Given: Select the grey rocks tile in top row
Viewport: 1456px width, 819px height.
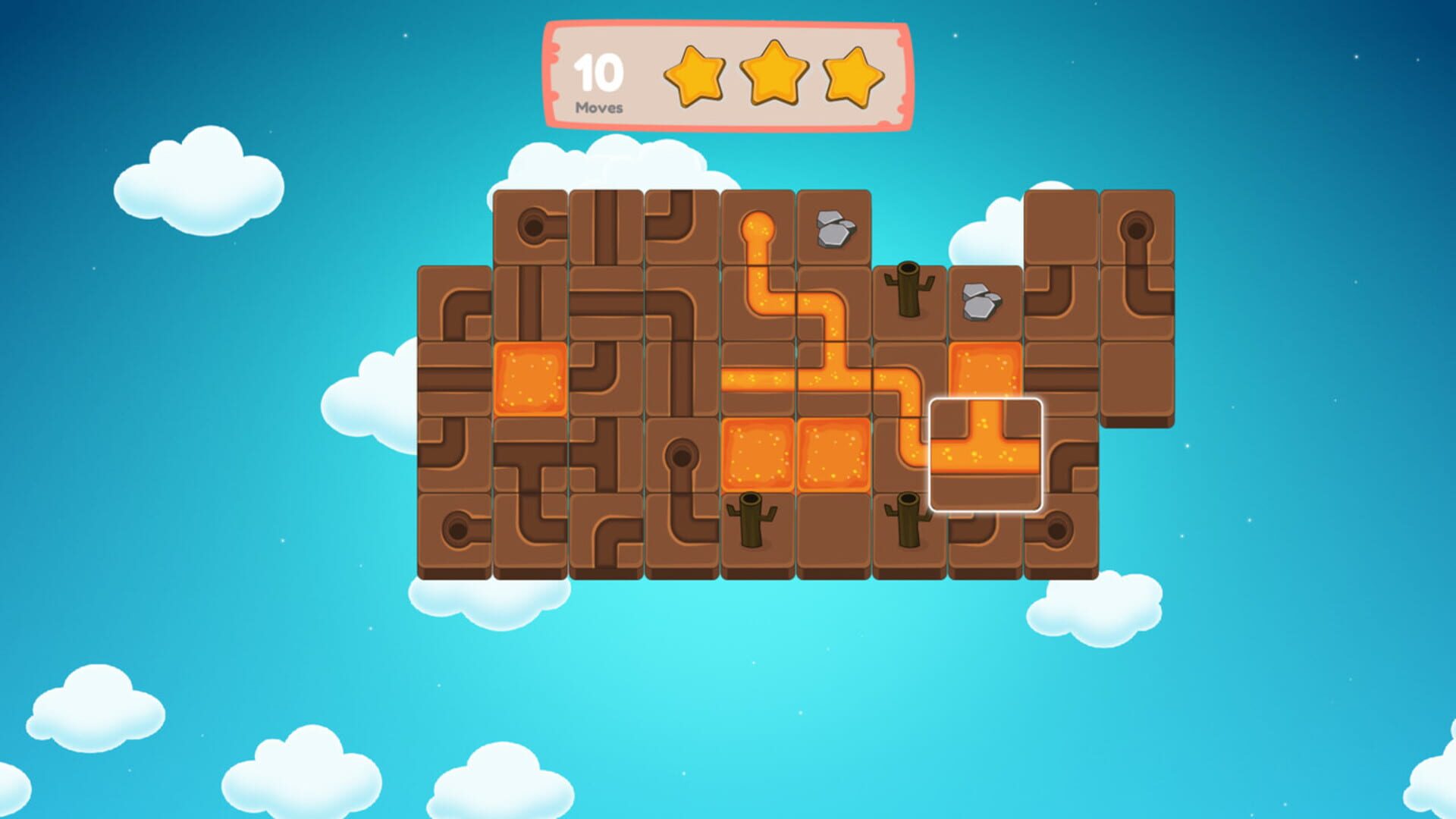Looking at the screenshot, I should tap(836, 227).
